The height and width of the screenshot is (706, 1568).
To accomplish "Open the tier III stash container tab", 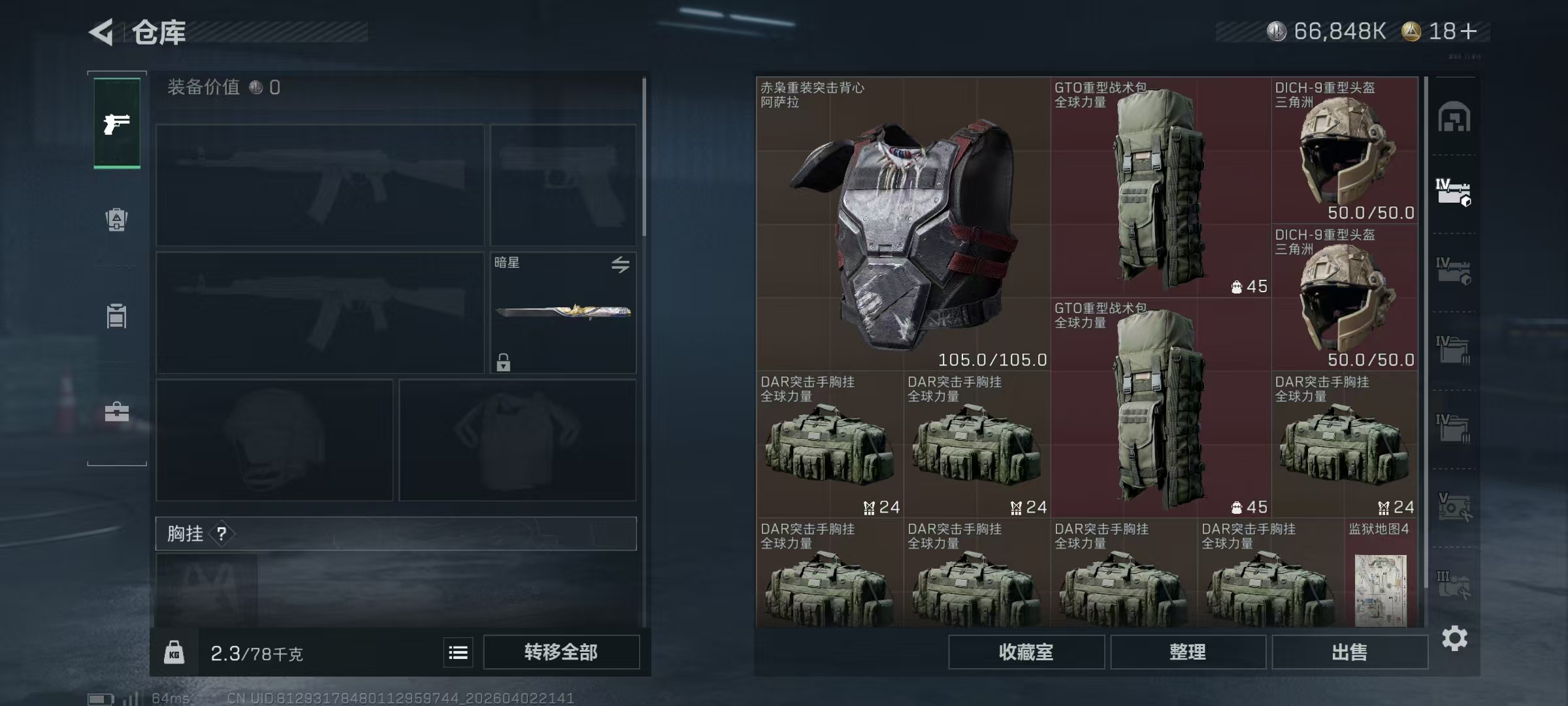I will pos(1454,584).
